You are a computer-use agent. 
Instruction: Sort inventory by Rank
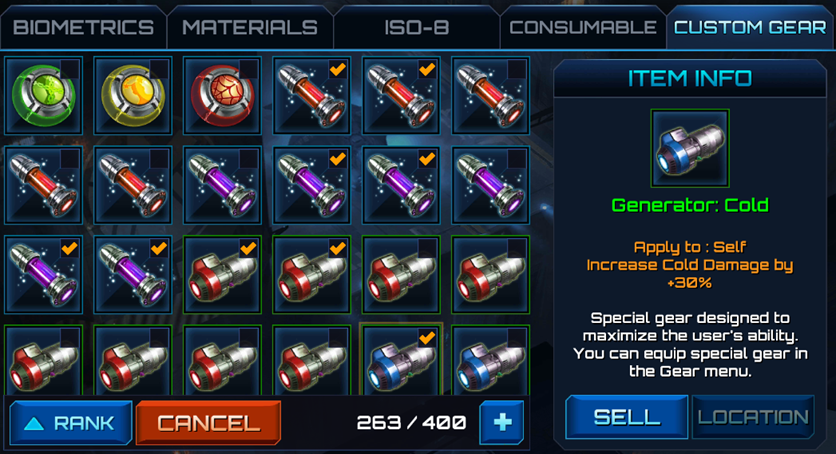pos(68,422)
